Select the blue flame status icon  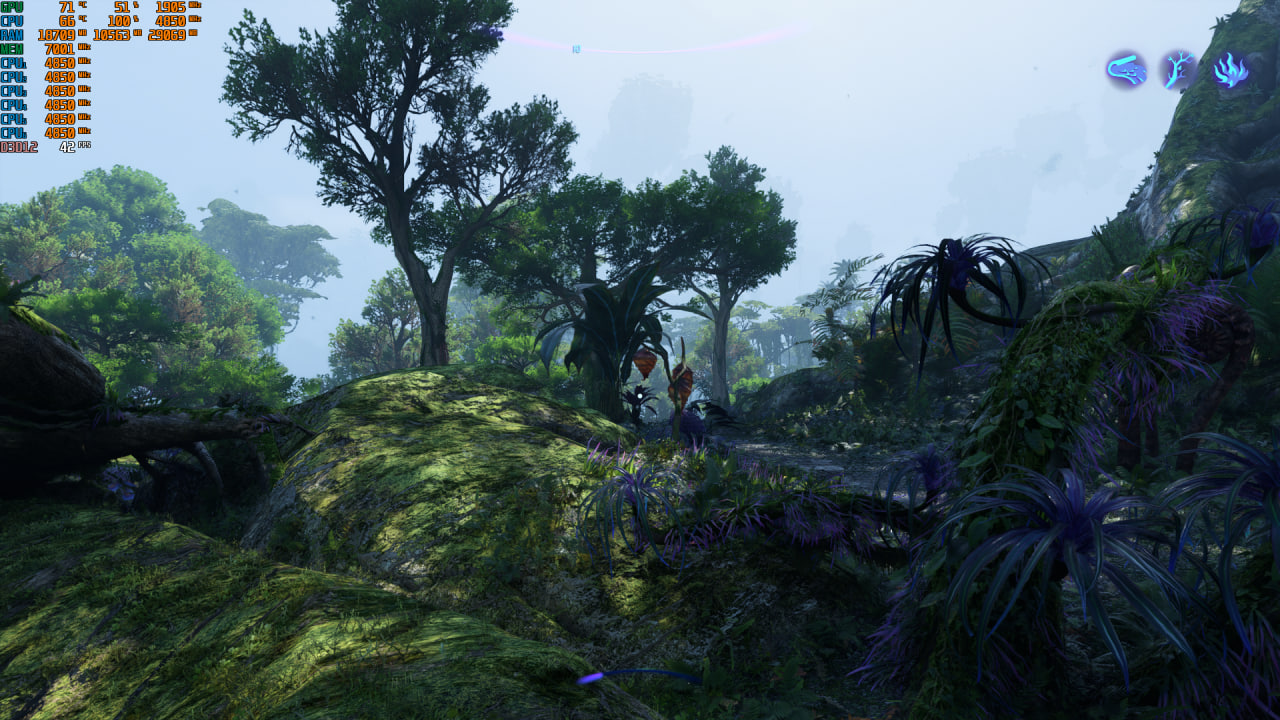[x=1230, y=70]
